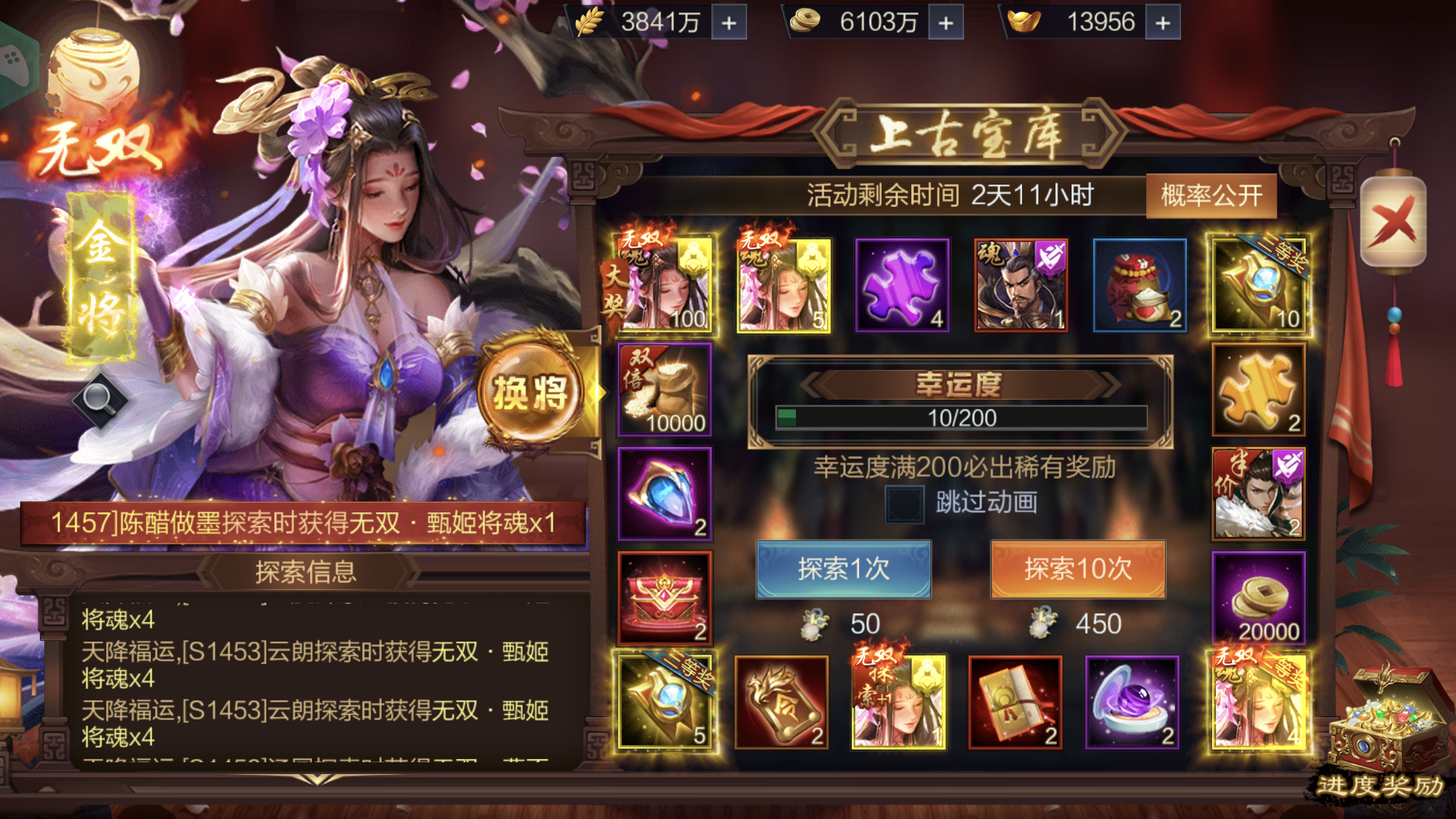Select the 大奖 甄姬将魂 x100 grand prize icon
Screen dimensions: 1456x819
665,285
